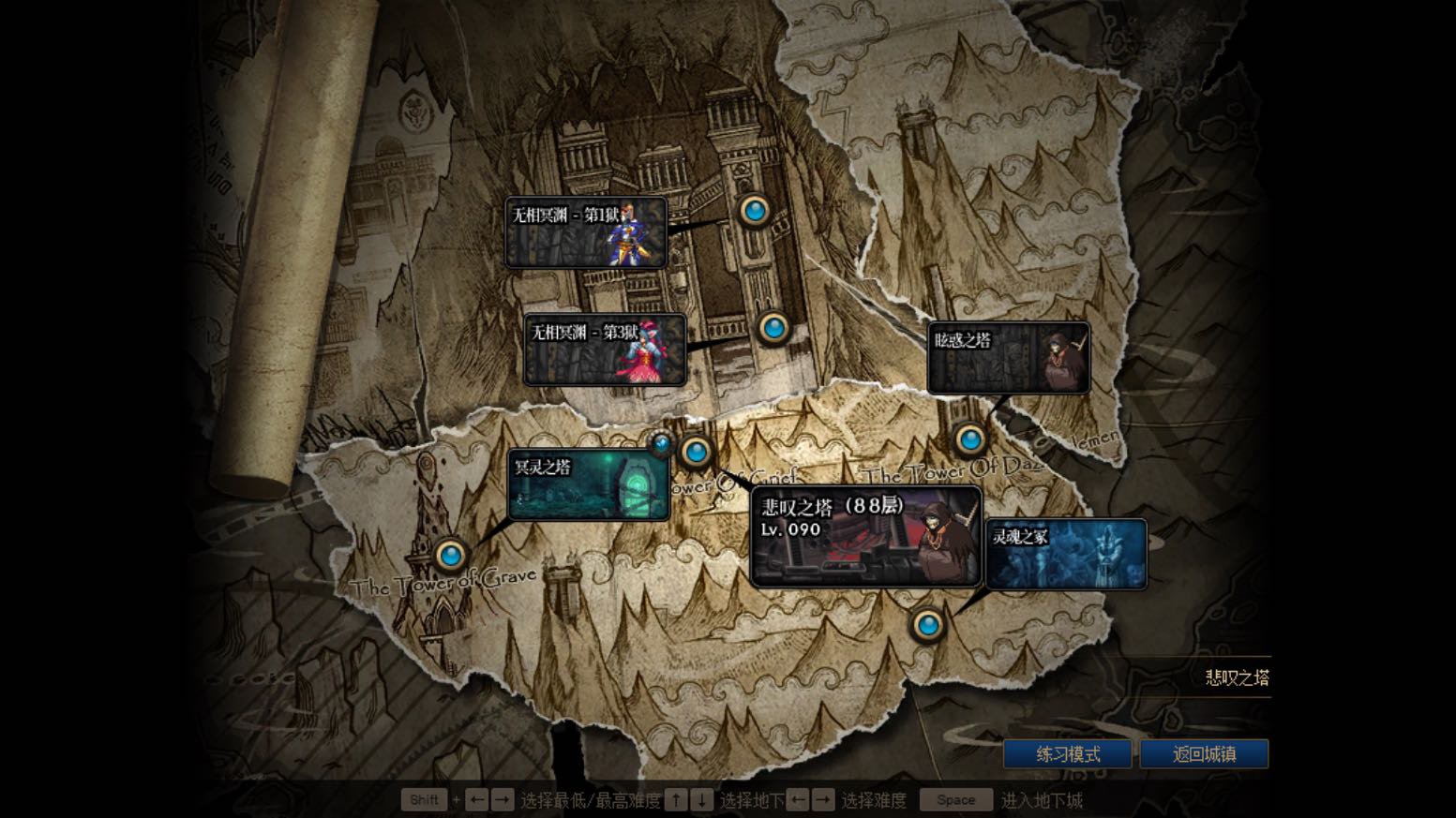Click the 灵魂之家 dungeon panel

(1066, 555)
